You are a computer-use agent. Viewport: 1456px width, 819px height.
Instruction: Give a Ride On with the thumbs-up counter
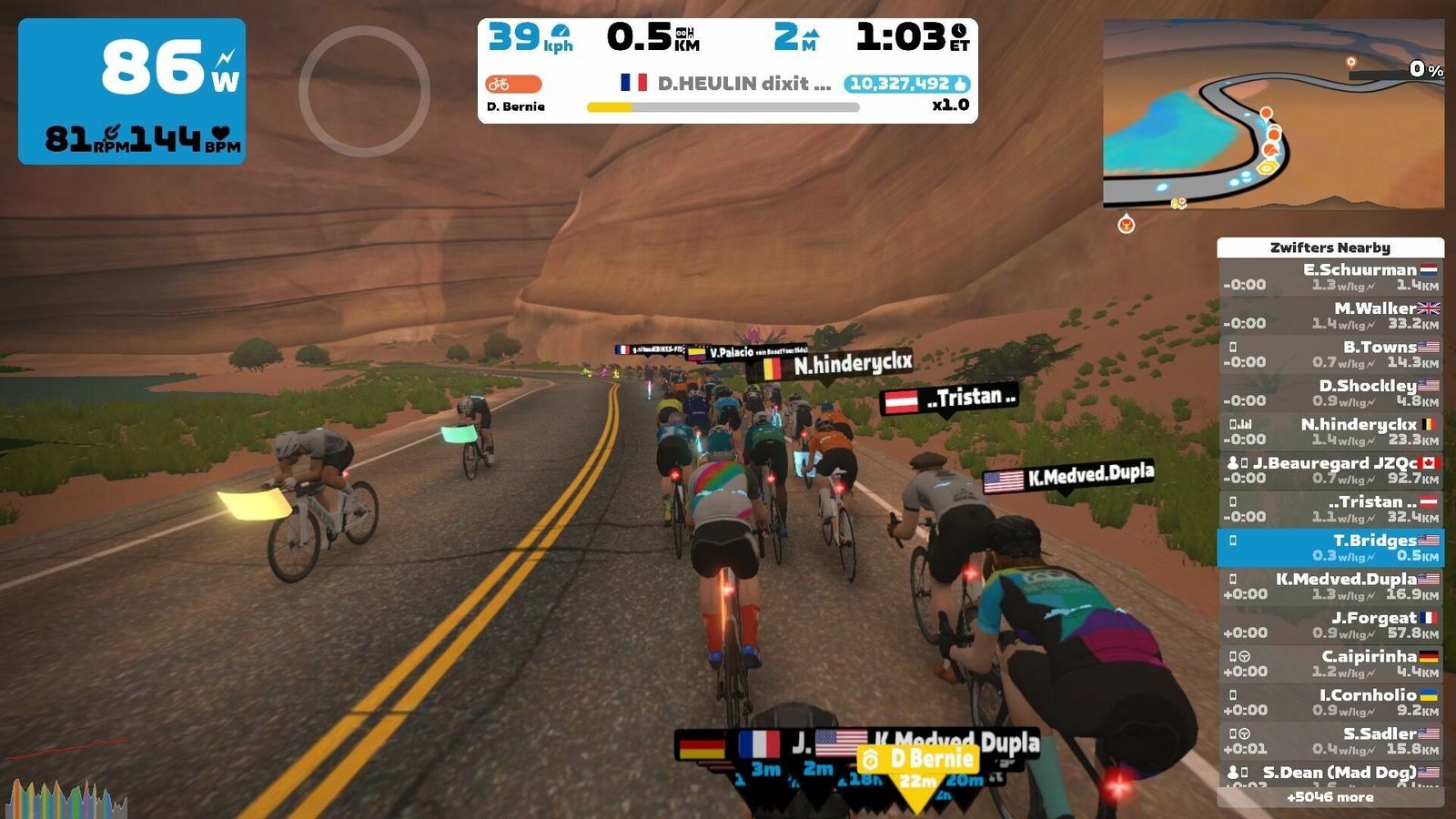point(907,84)
